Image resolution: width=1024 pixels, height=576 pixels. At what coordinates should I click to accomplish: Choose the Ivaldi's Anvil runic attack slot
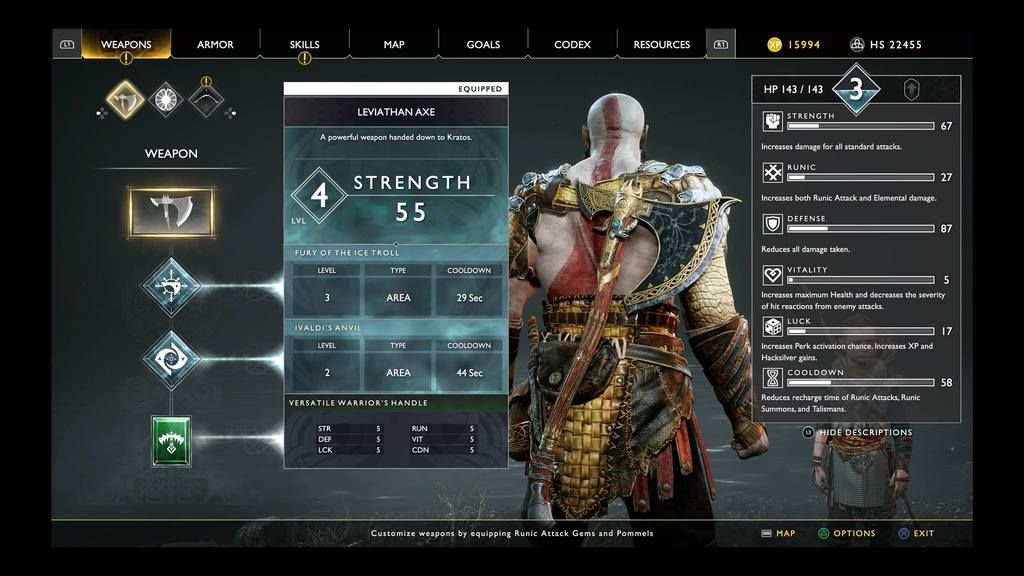point(171,359)
